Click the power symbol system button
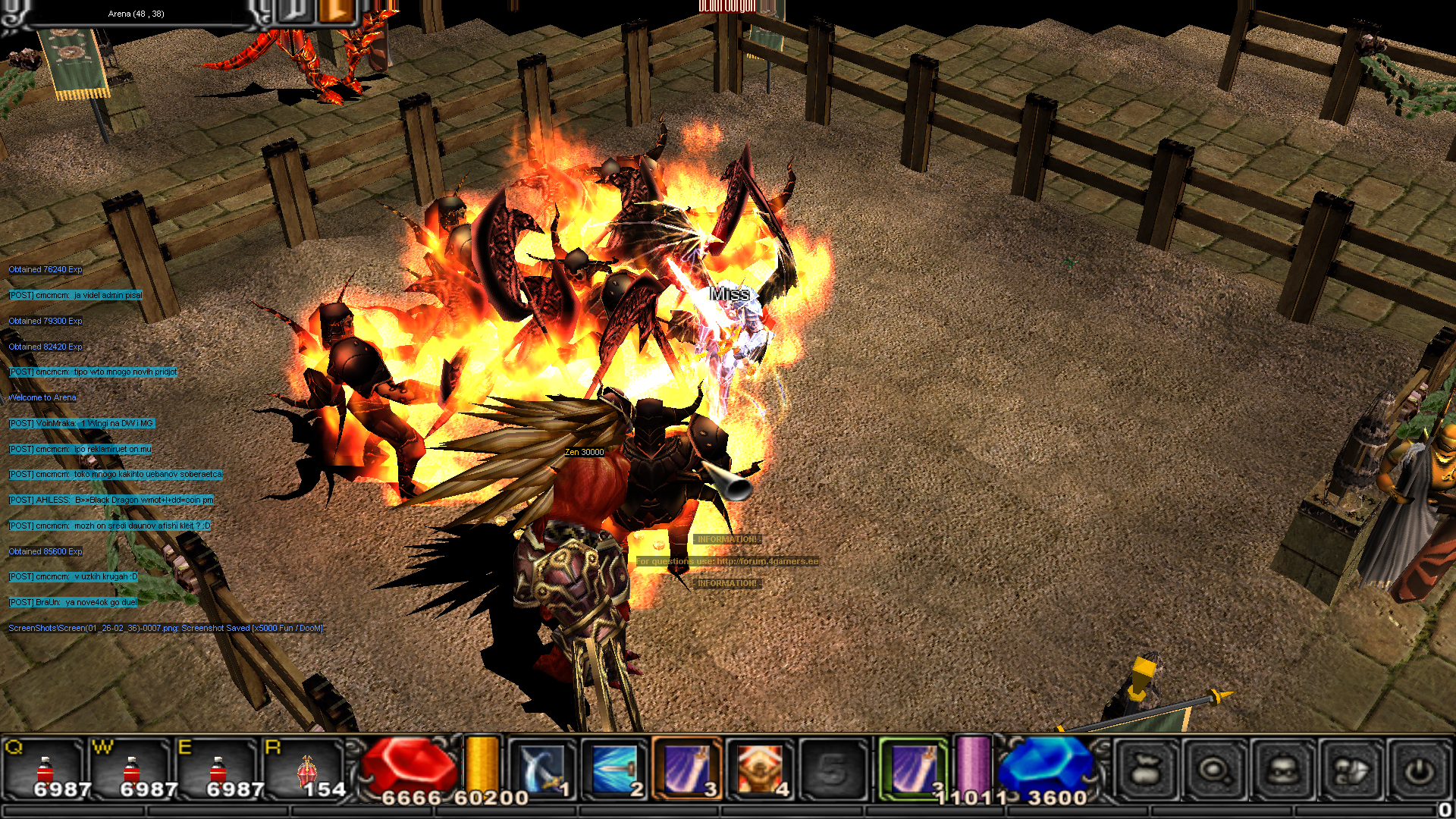The image size is (1456, 819). pyautogui.click(x=1419, y=770)
